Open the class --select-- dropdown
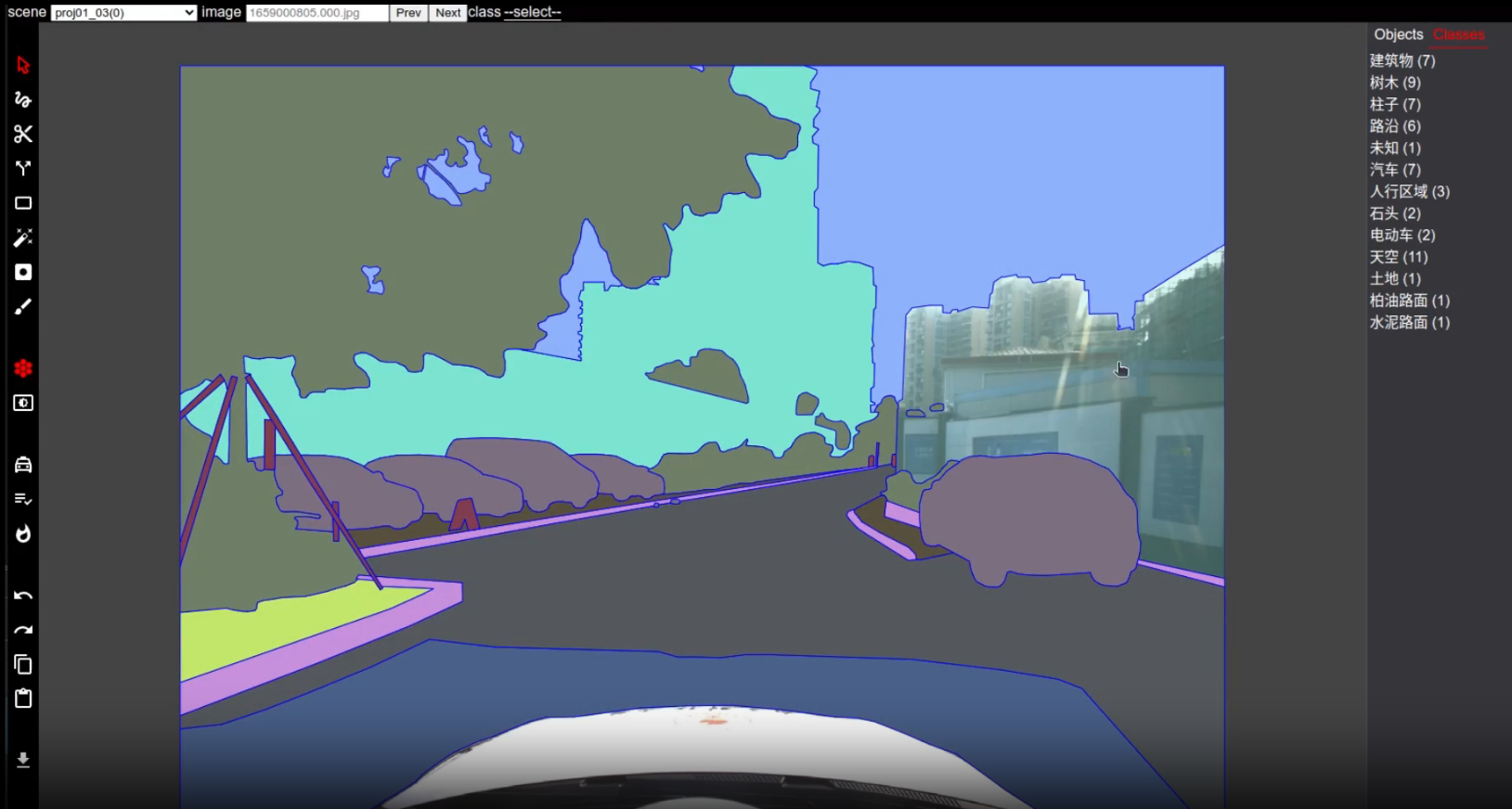1512x809 pixels. [x=532, y=12]
